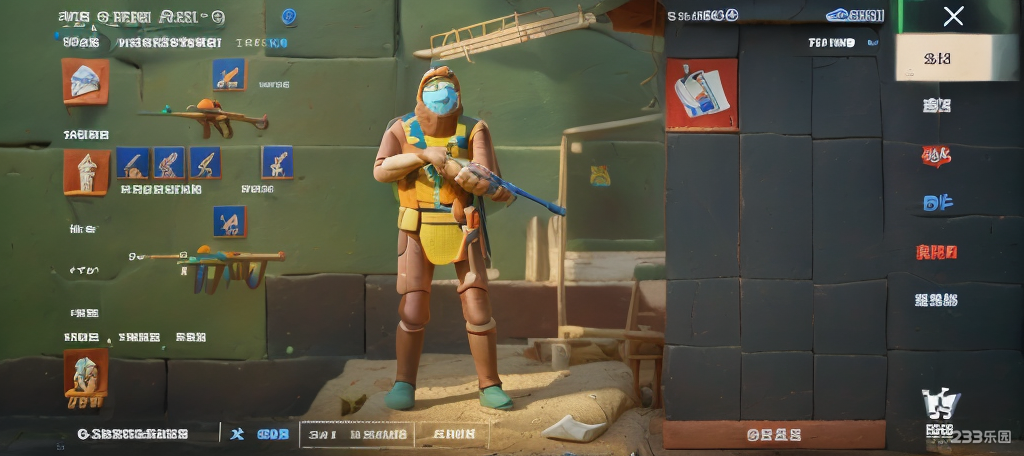The width and height of the screenshot is (1024, 456).
Task: Click the blue circular icon in the top bar
Action: coord(289,16)
